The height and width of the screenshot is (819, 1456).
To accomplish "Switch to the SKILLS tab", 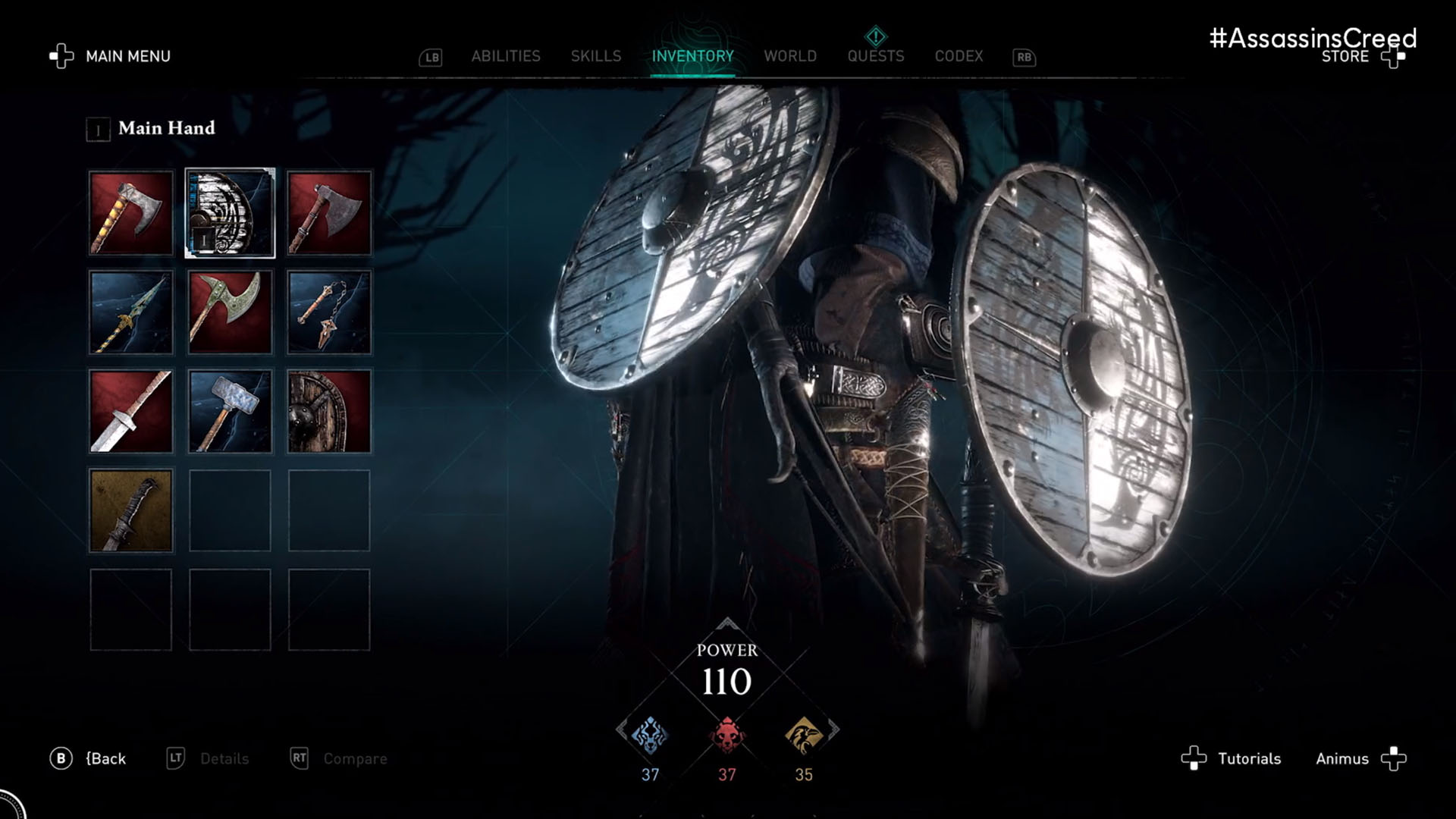I will tap(596, 55).
